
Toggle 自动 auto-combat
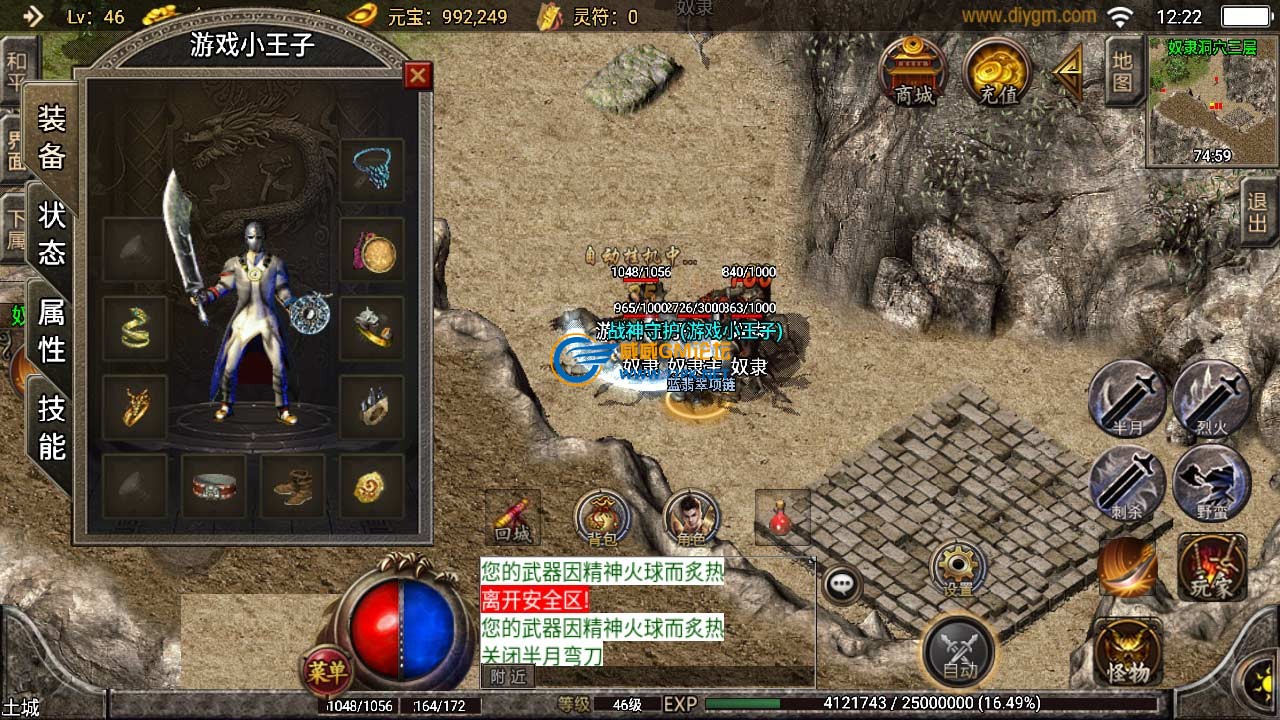(x=959, y=651)
